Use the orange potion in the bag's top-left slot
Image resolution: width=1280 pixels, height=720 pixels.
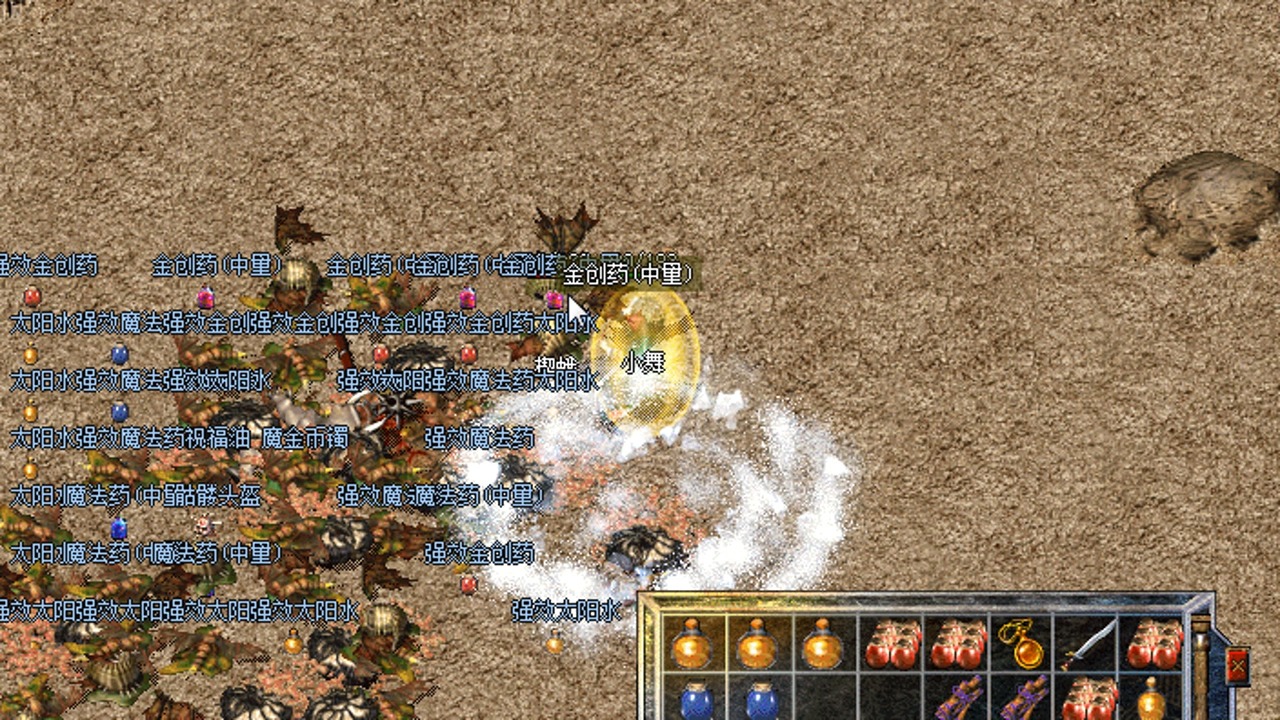(692, 645)
